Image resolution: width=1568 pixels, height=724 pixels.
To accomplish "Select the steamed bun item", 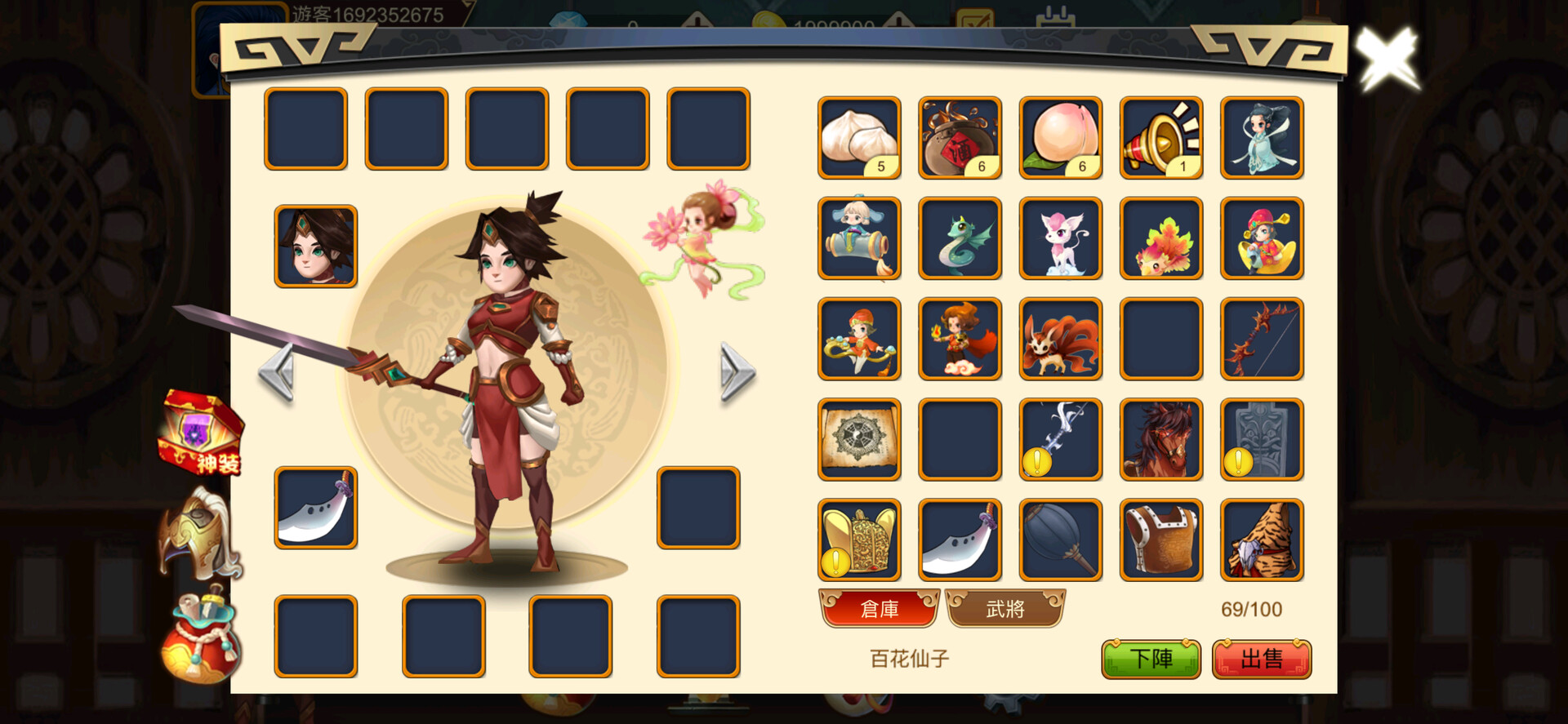I will 859,137.
